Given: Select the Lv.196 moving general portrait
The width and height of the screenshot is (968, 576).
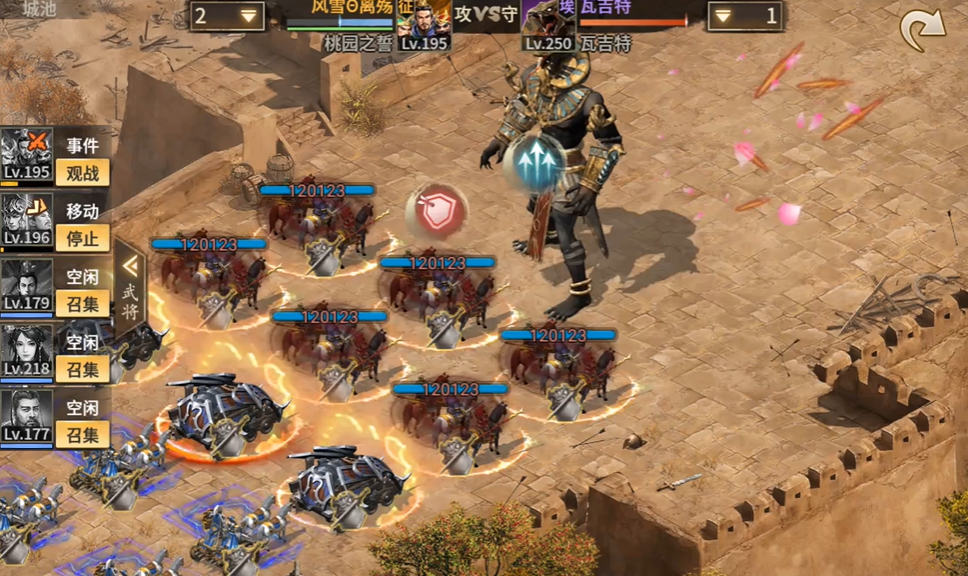Looking at the screenshot, I should pyautogui.click(x=26, y=219).
